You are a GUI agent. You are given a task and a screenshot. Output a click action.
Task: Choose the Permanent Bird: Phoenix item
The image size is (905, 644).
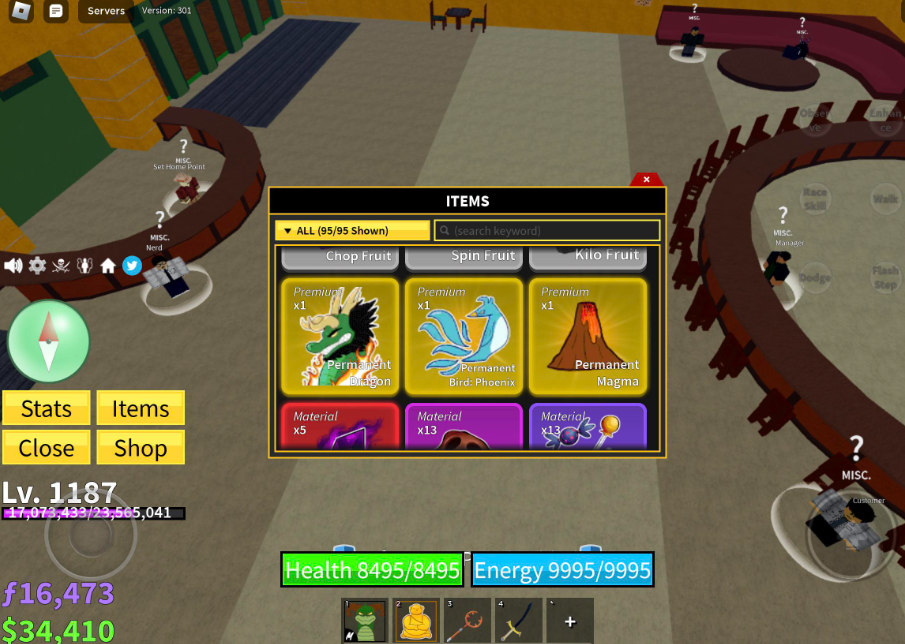tap(465, 336)
